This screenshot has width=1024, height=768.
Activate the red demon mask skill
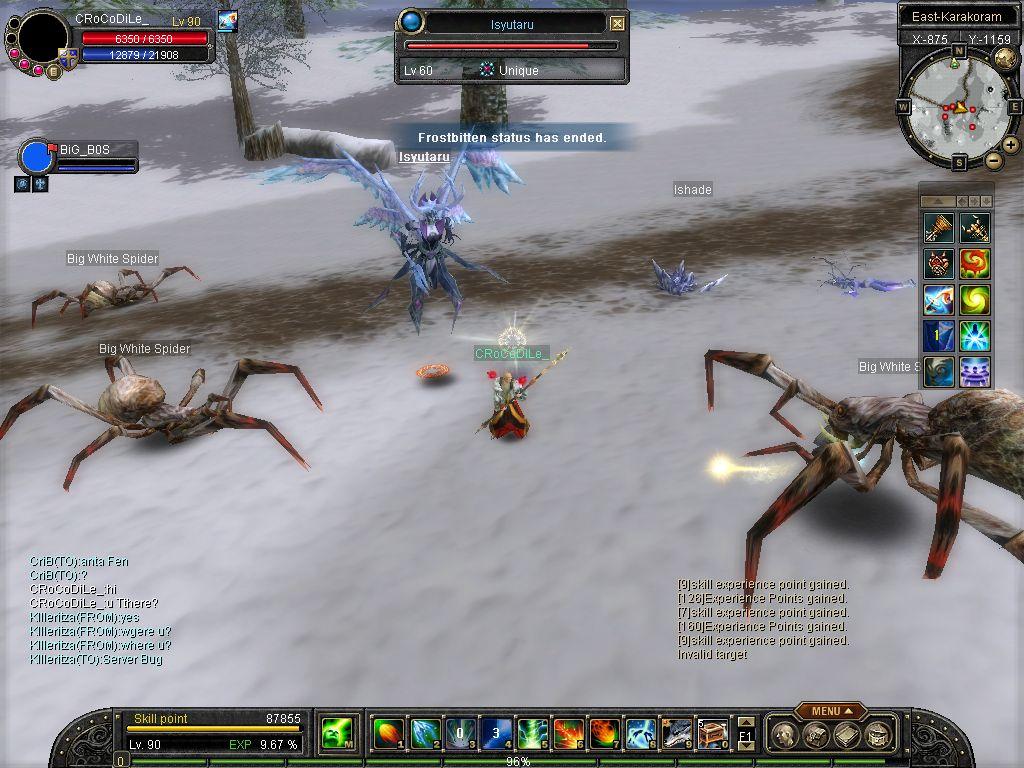[938, 263]
